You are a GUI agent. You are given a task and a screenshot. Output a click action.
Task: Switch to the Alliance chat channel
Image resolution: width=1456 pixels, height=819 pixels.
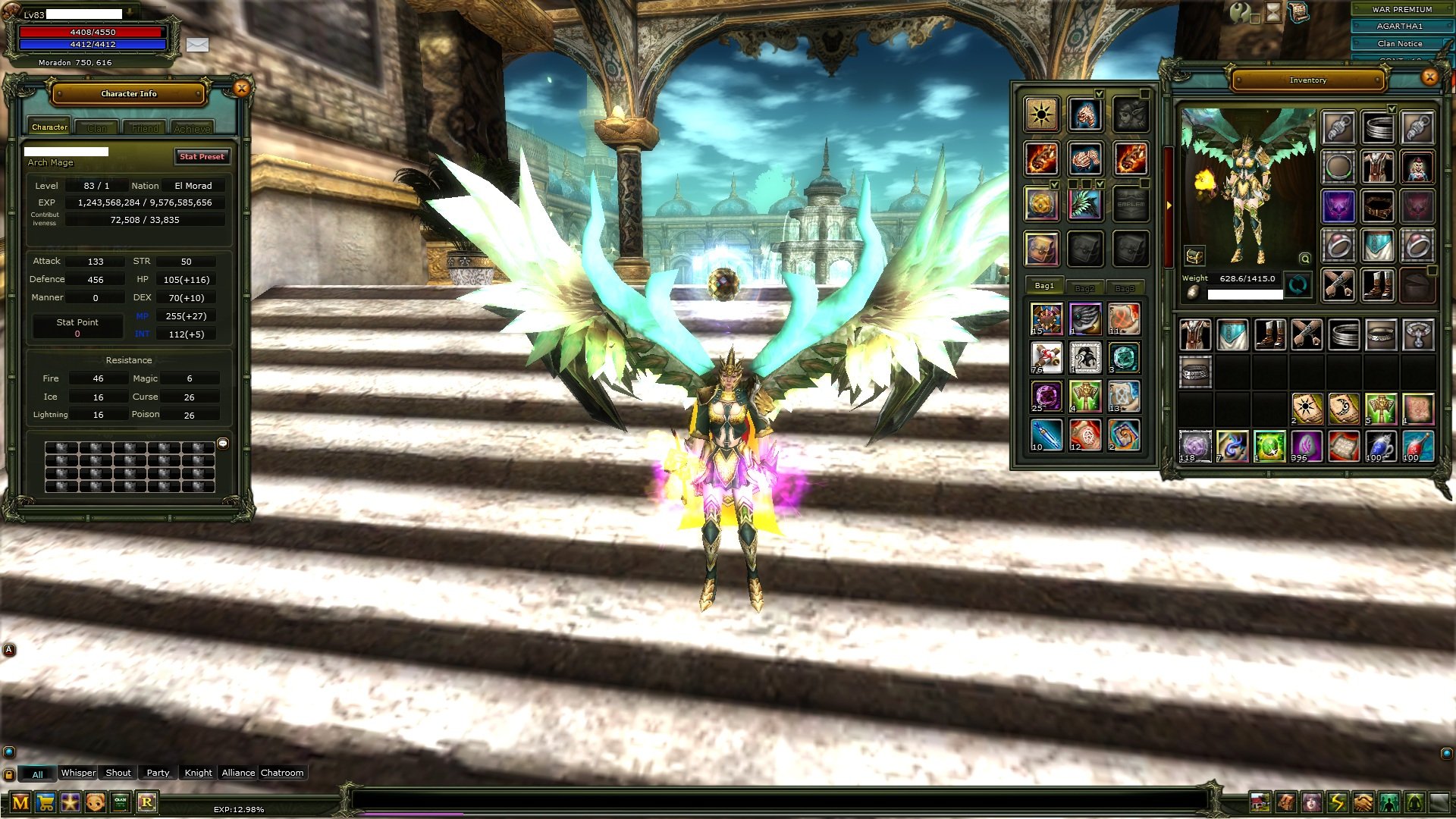click(238, 773)
